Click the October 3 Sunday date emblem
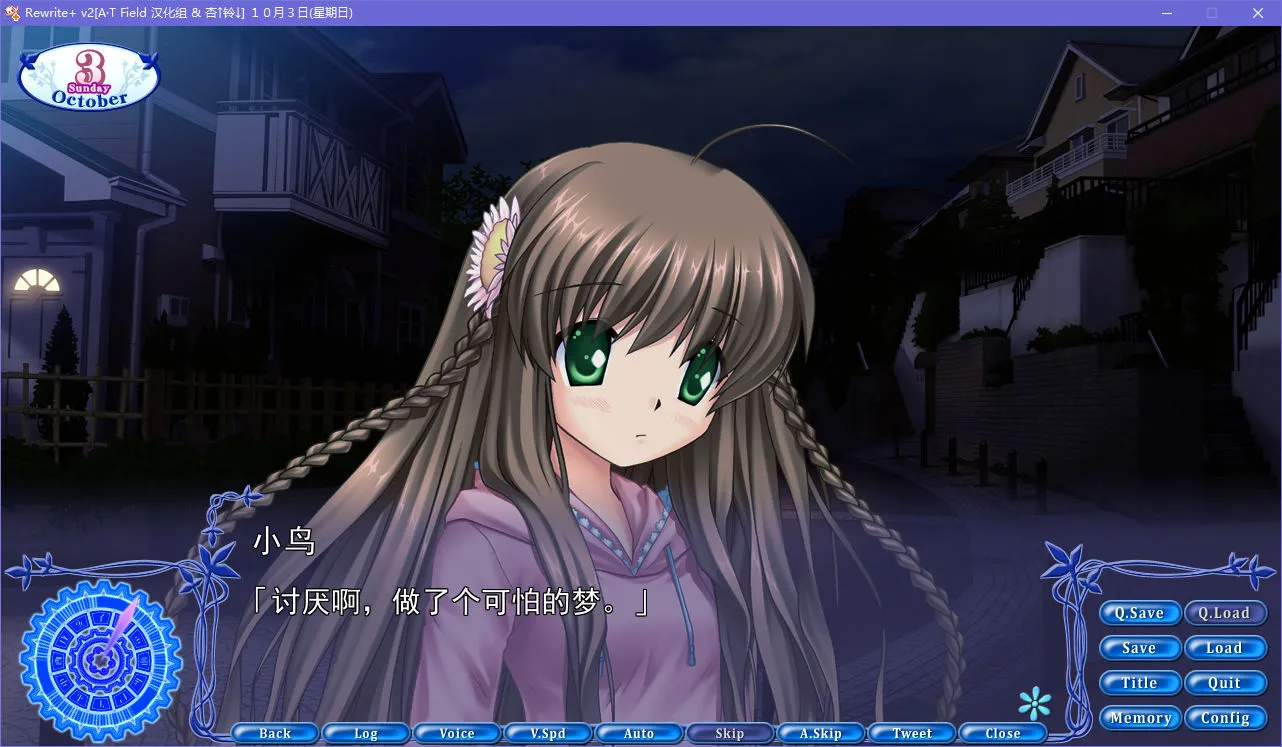This screenshot has width=1282, height=747. pyautogui.click(x=88, y=76)
